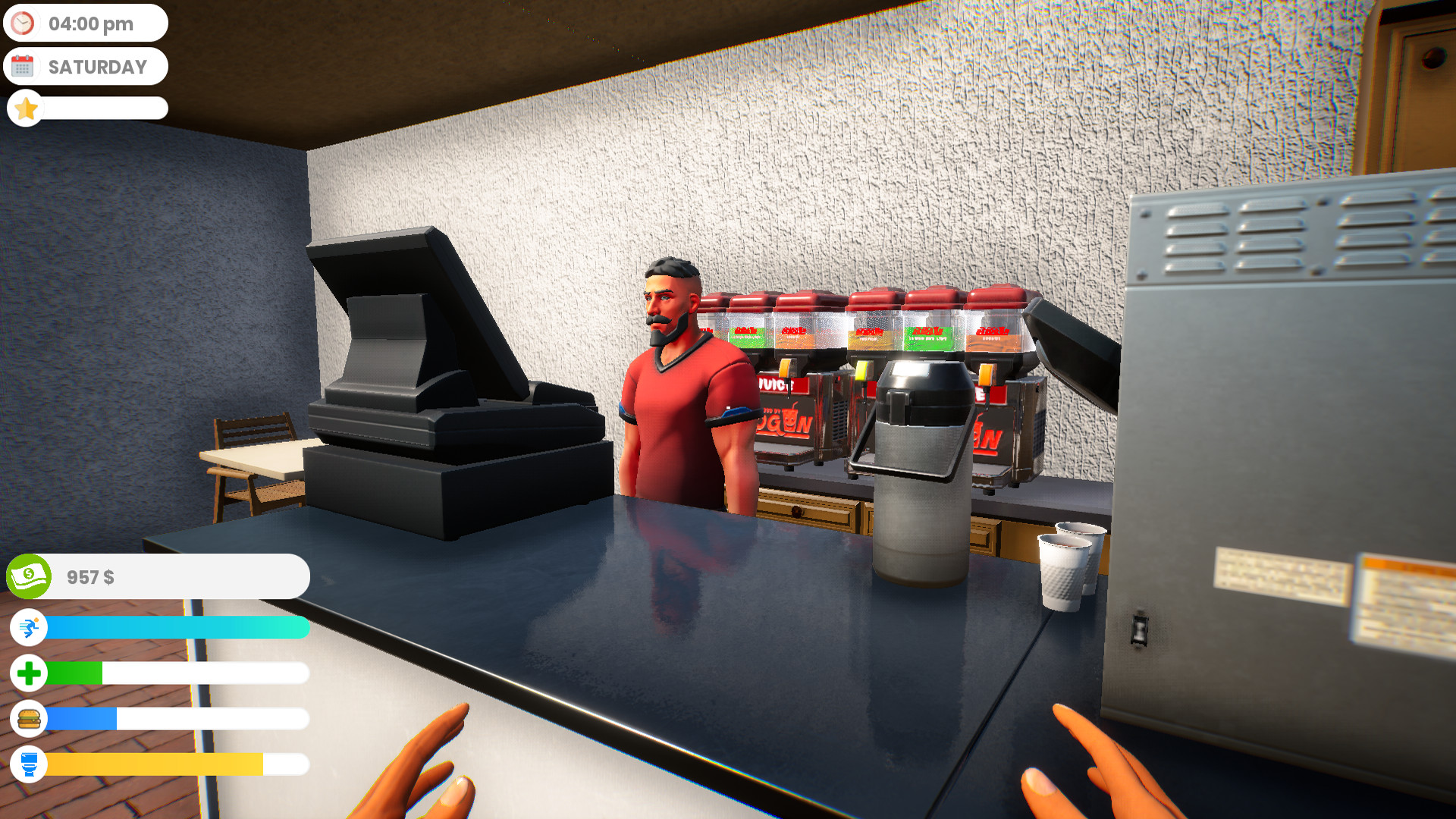
Task: Select the toilet need icon
Action: point(28,765)
